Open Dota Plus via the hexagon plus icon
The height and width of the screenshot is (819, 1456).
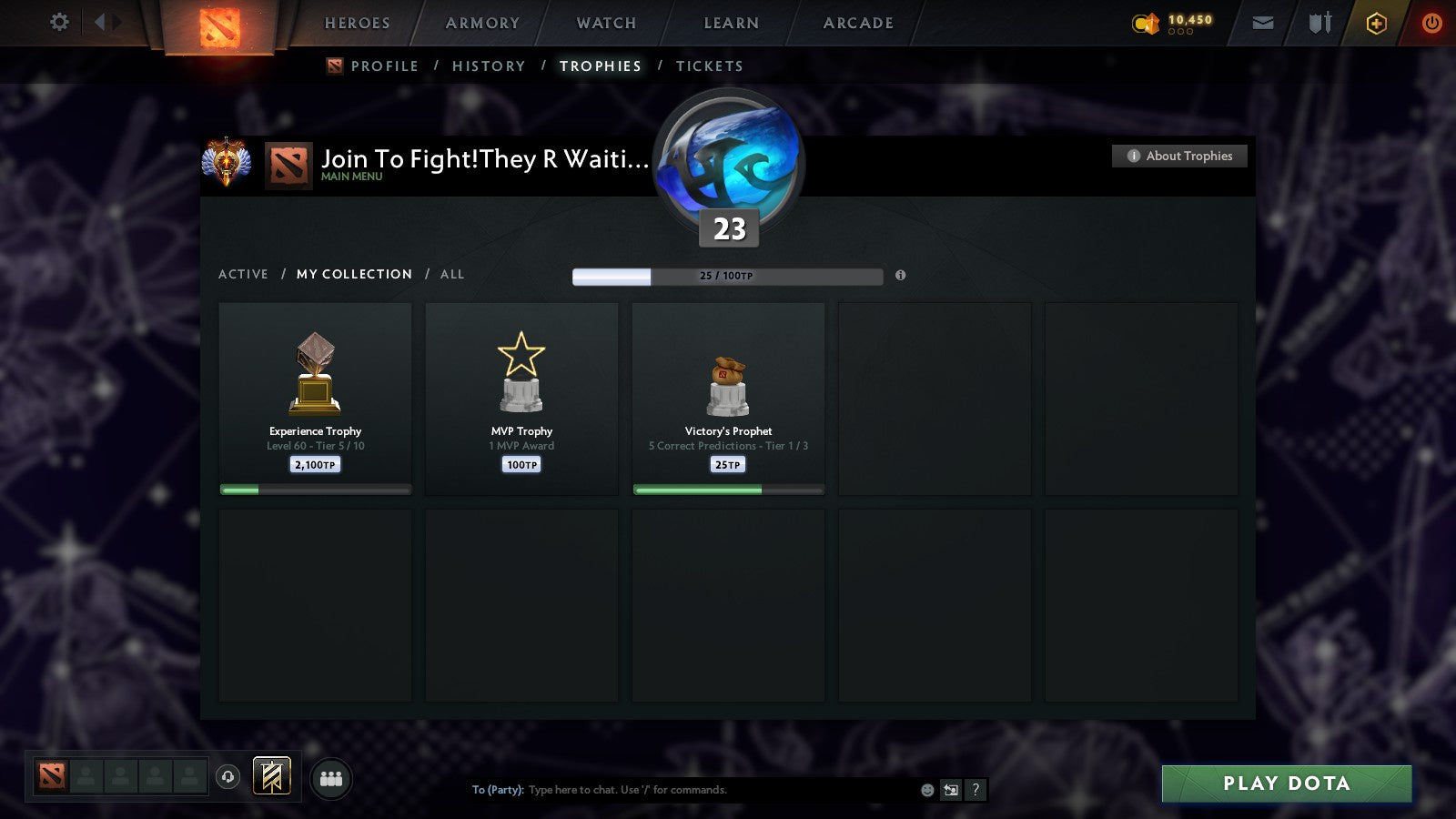[x=1377, y=23]
